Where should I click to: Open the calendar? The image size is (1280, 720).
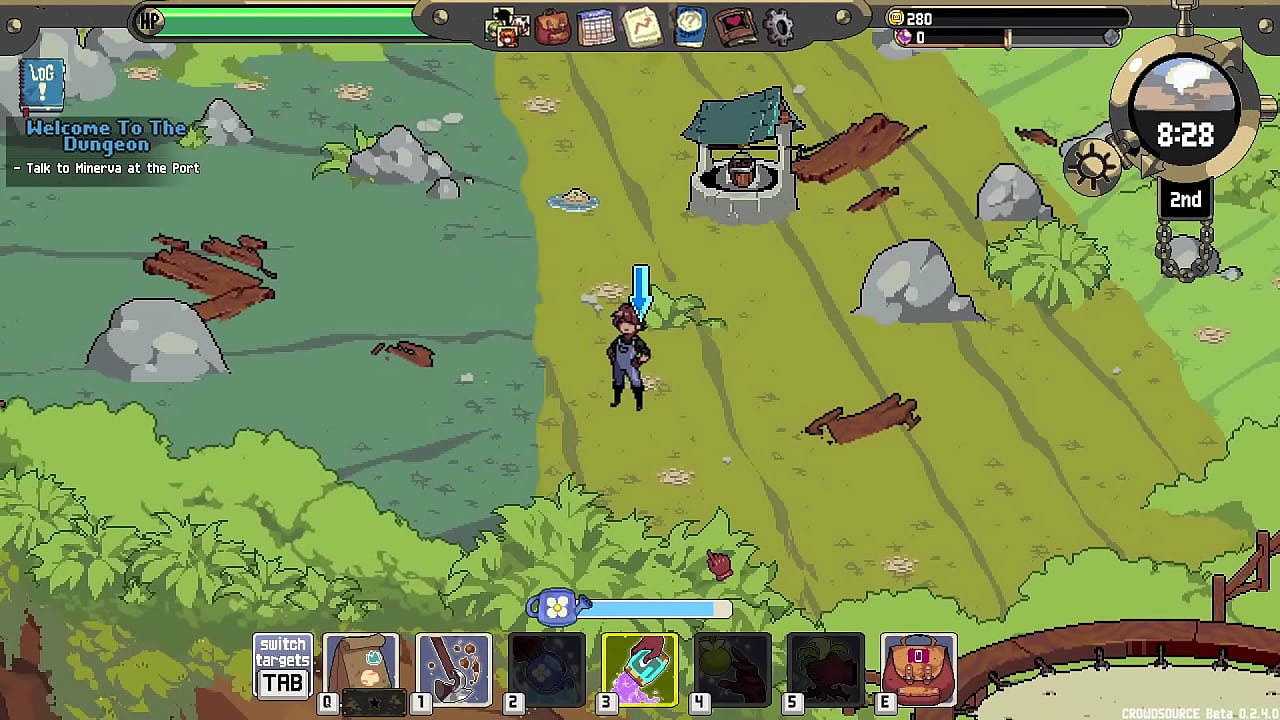[597, 27]
